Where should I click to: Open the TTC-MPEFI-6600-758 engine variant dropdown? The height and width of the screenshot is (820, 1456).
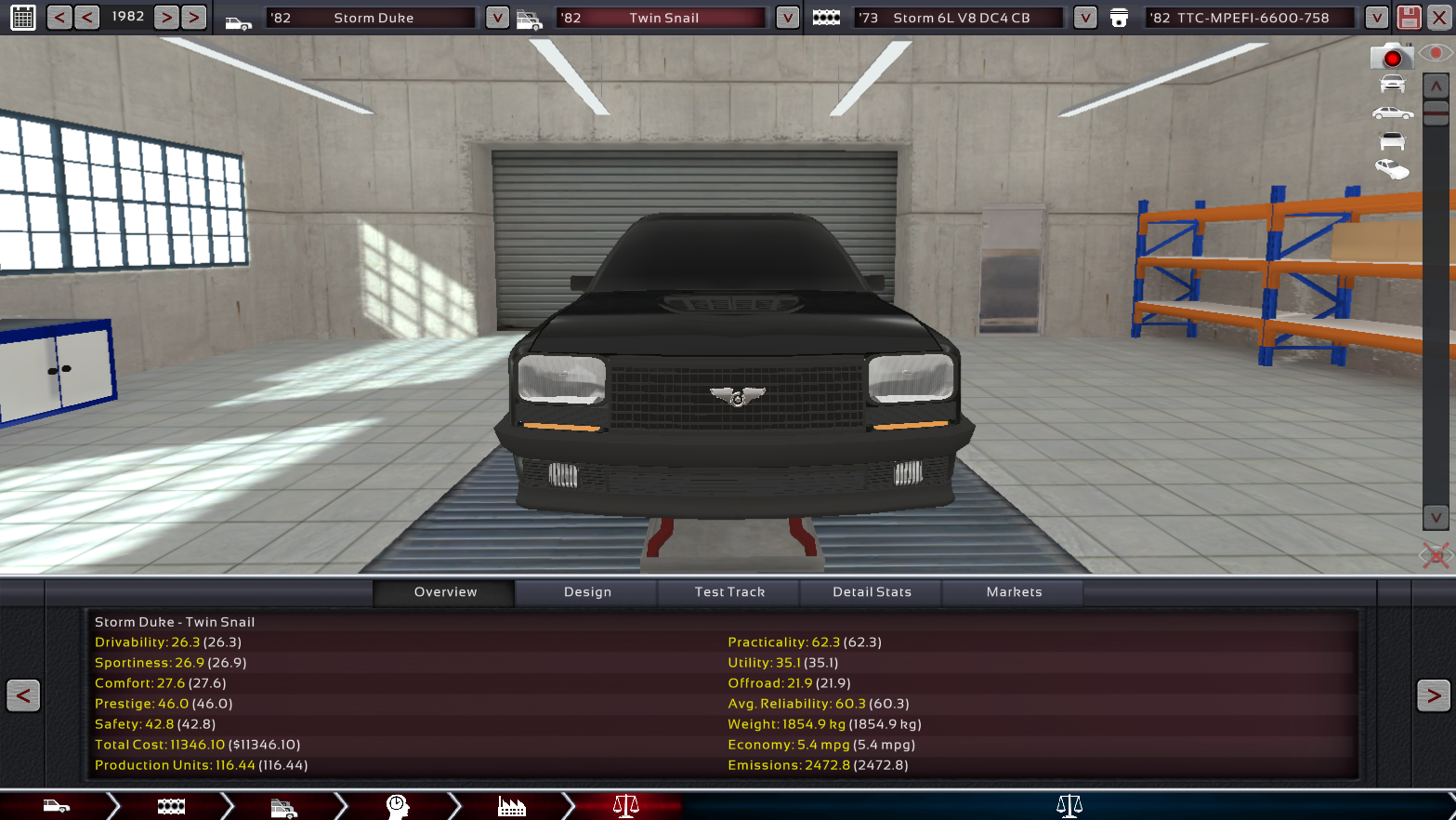click(1376, 18)
